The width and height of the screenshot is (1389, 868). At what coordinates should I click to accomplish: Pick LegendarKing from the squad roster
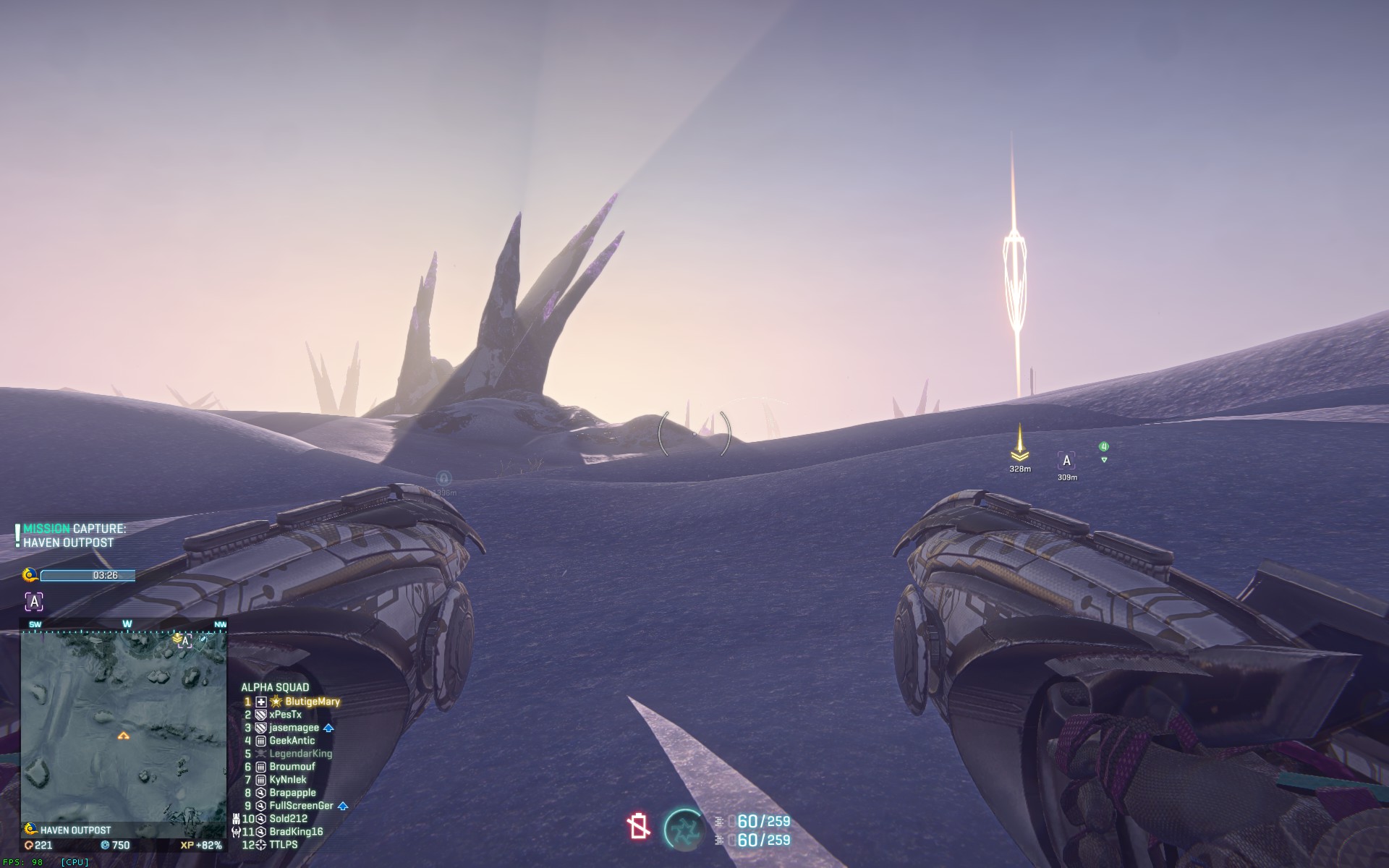[300, 754]
